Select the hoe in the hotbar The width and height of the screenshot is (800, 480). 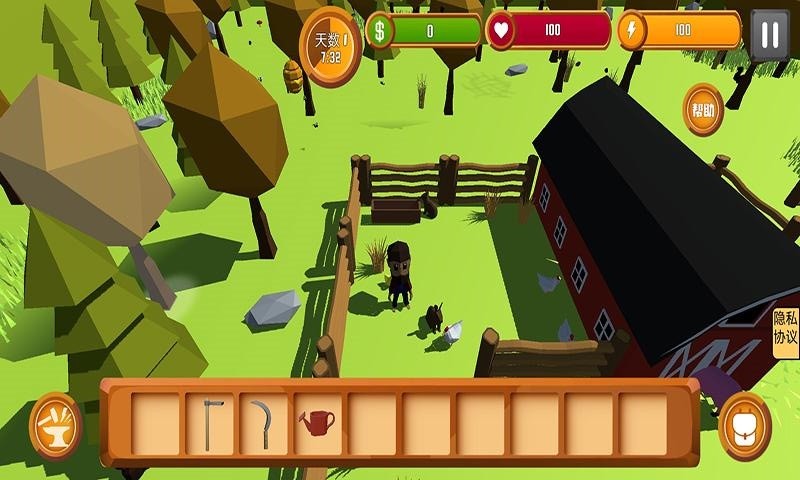(x=209, y=423)
